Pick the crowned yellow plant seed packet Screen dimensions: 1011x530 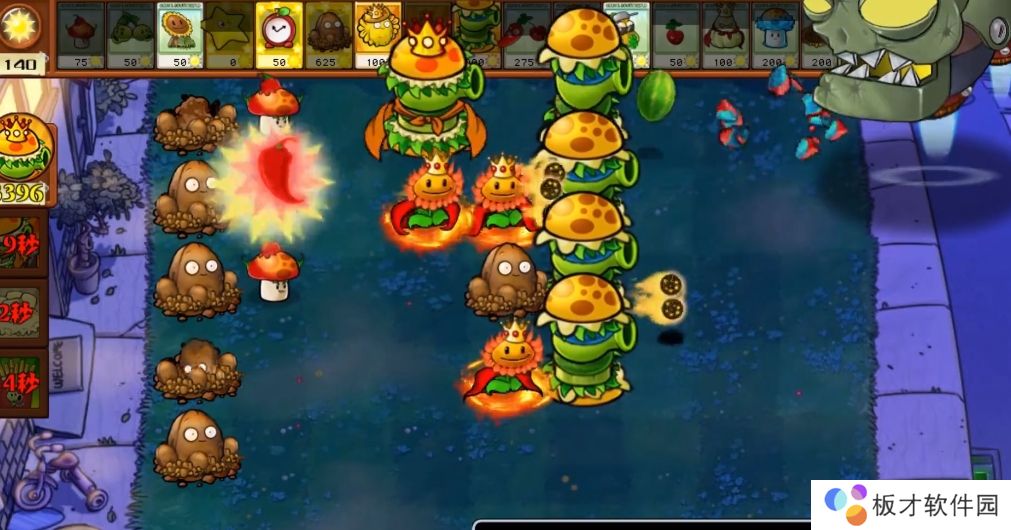378,35
